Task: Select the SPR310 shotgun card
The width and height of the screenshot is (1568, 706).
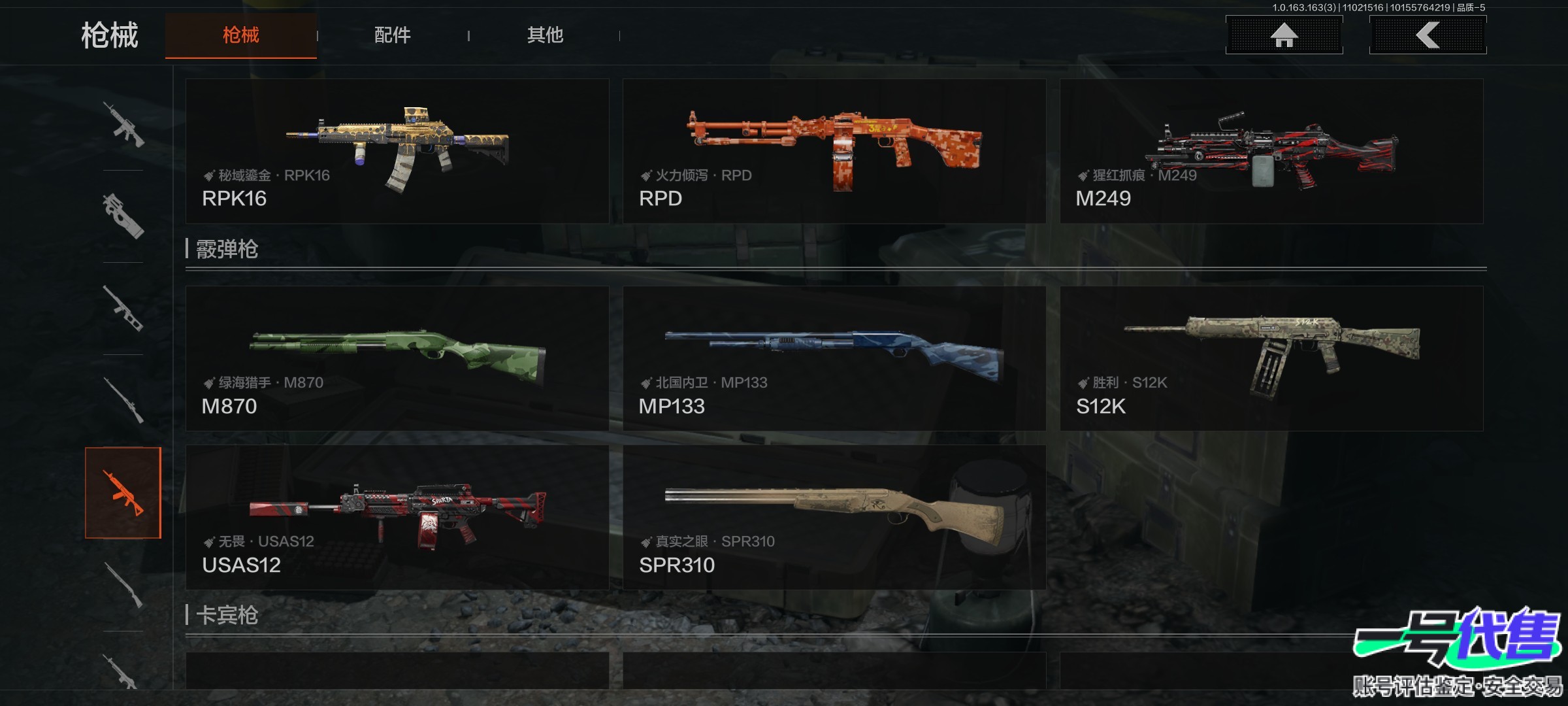Action: 834,517
